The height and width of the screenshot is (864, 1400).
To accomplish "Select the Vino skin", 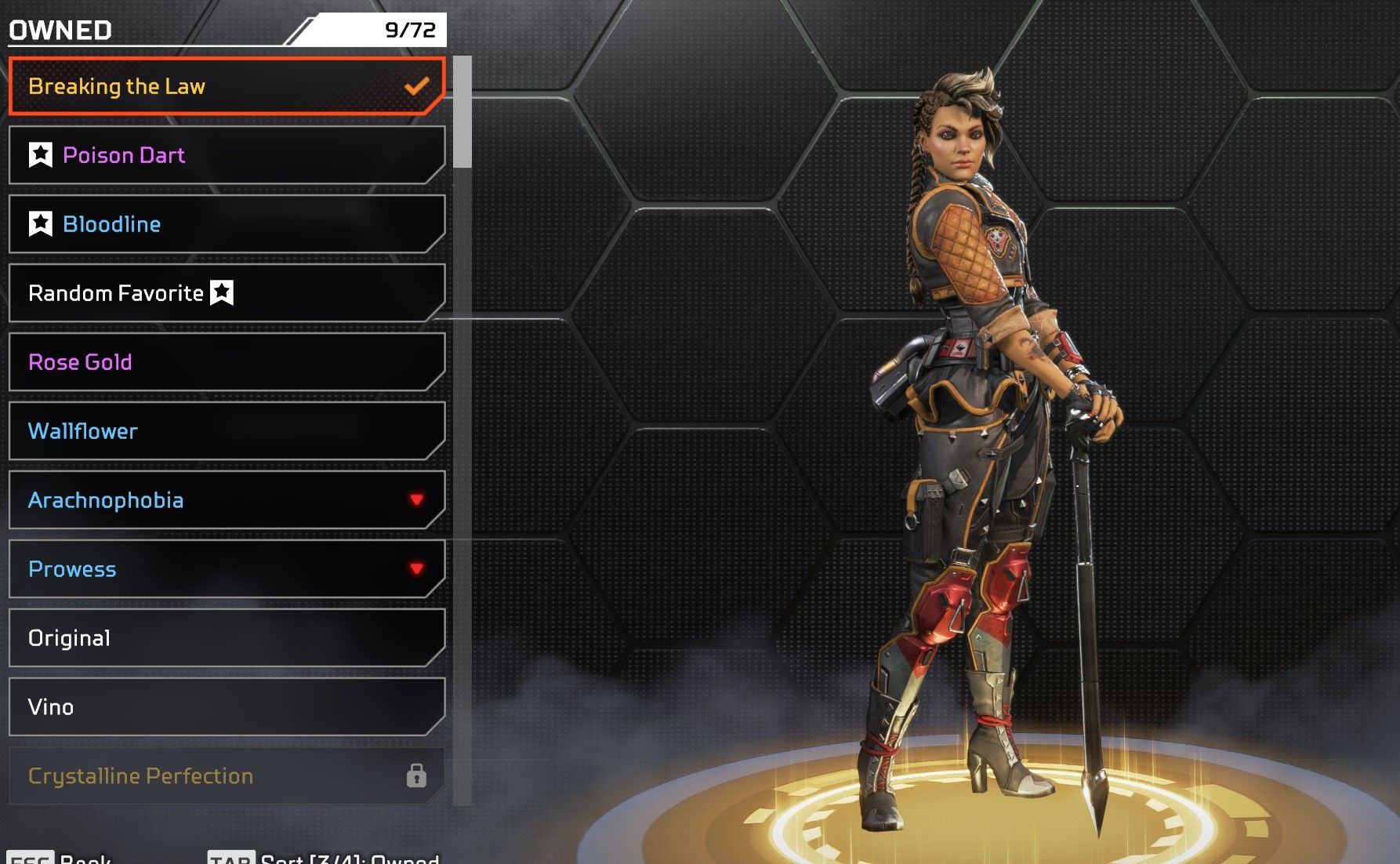I will click(x=226, y=707).
